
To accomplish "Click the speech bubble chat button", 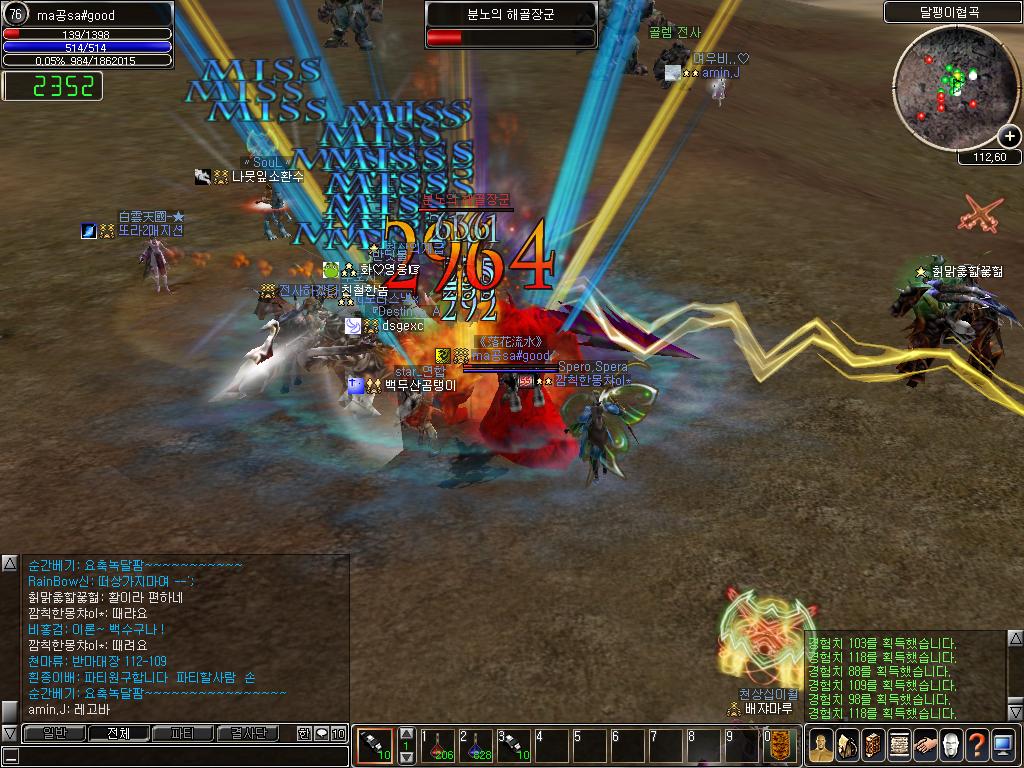I will click(321, 733).
